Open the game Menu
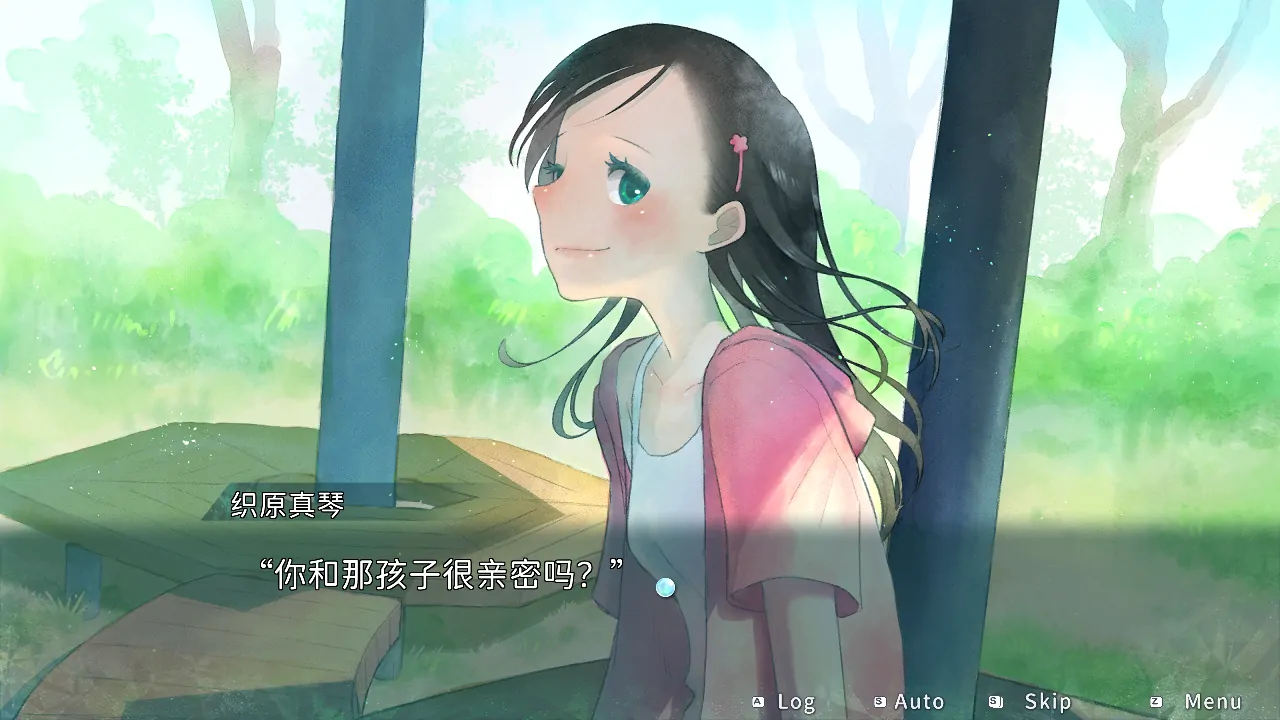 pos(1200,702)
